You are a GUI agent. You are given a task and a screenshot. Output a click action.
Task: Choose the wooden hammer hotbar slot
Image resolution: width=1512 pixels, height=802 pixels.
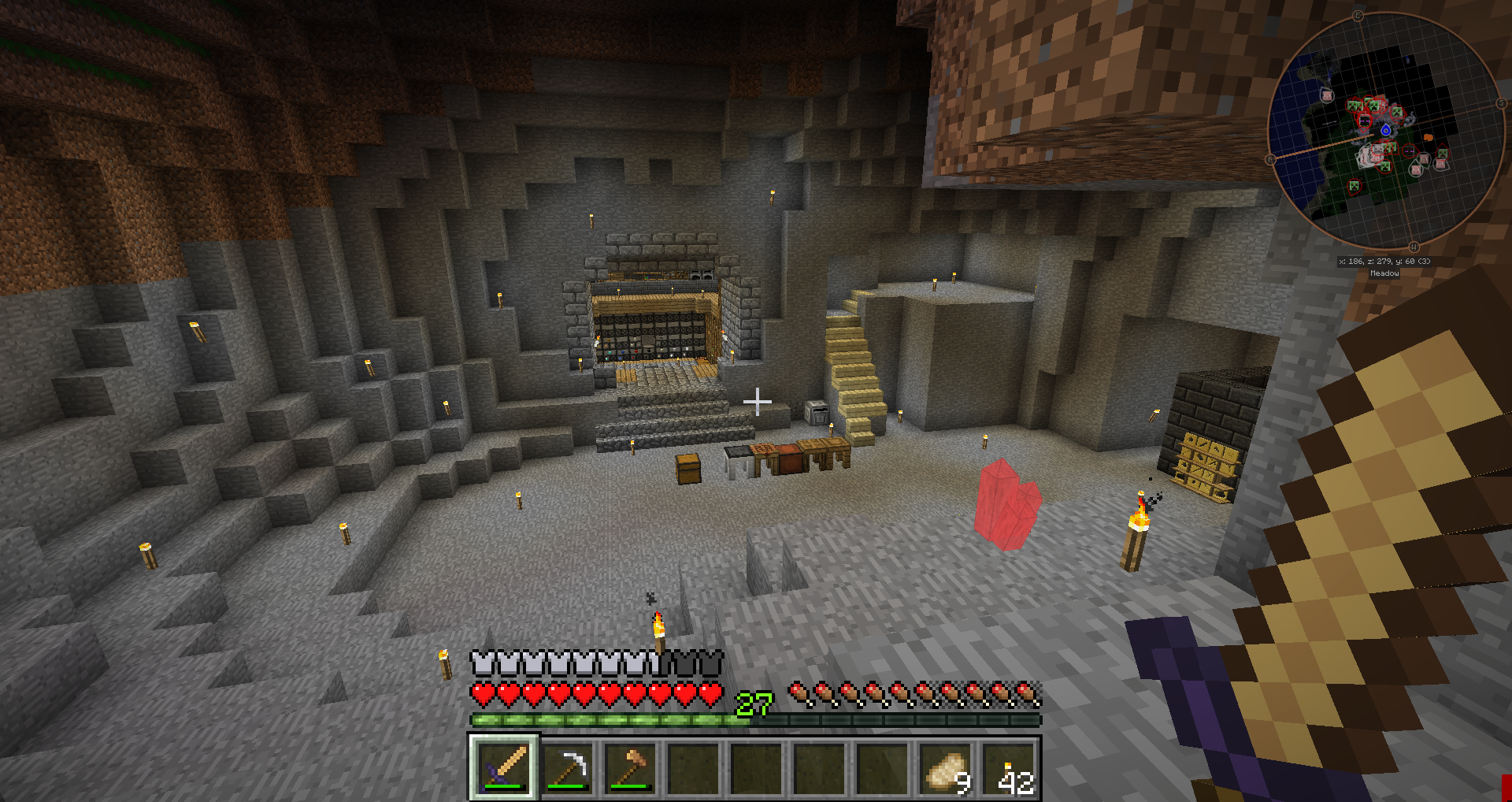point(631,767)
